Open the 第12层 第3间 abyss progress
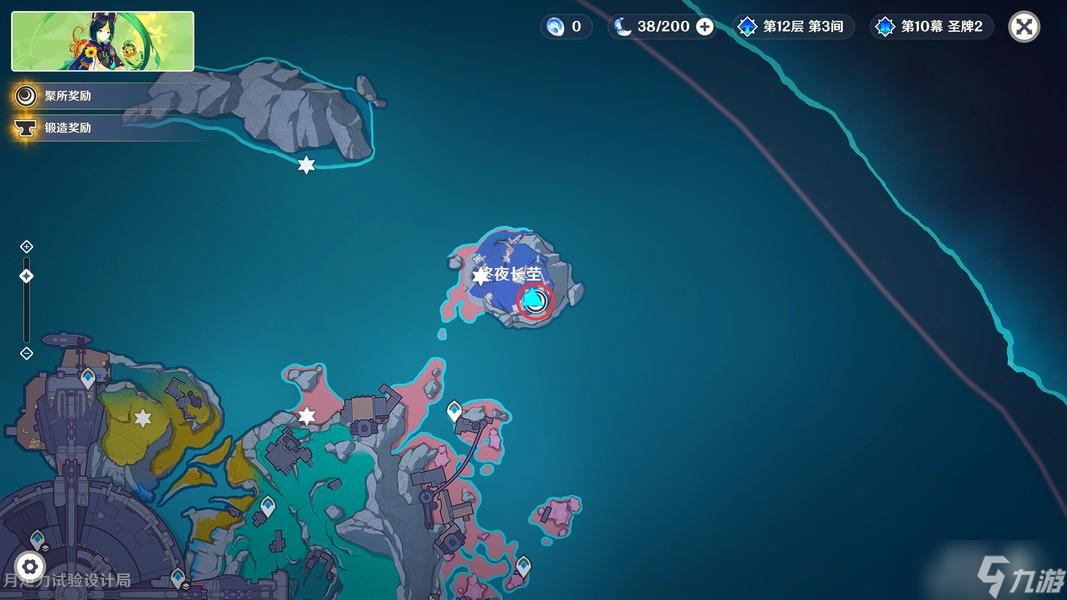 tap(793, 27)
